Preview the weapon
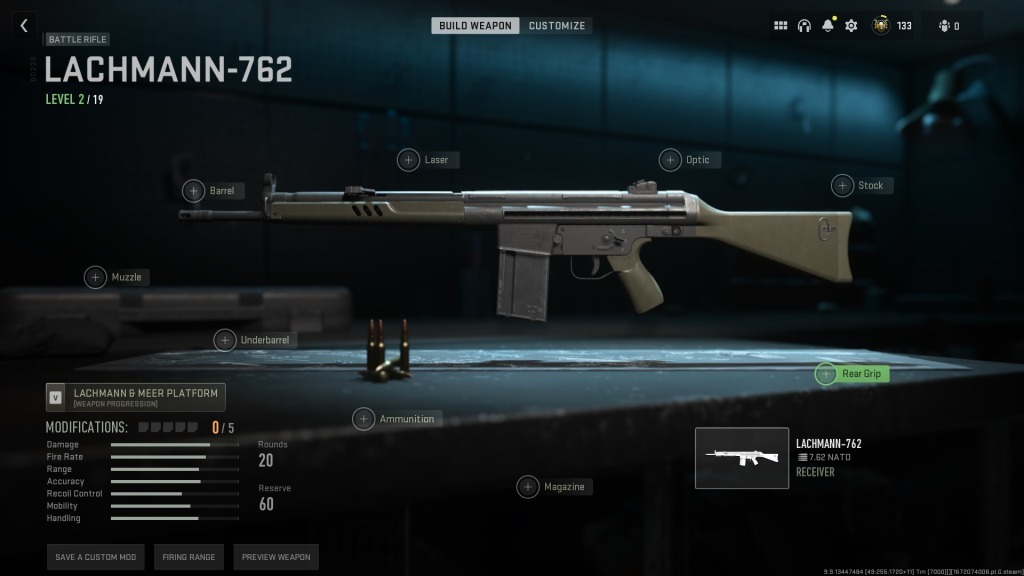Screen dimensions: 1024x576 click(x=276, y=557)
